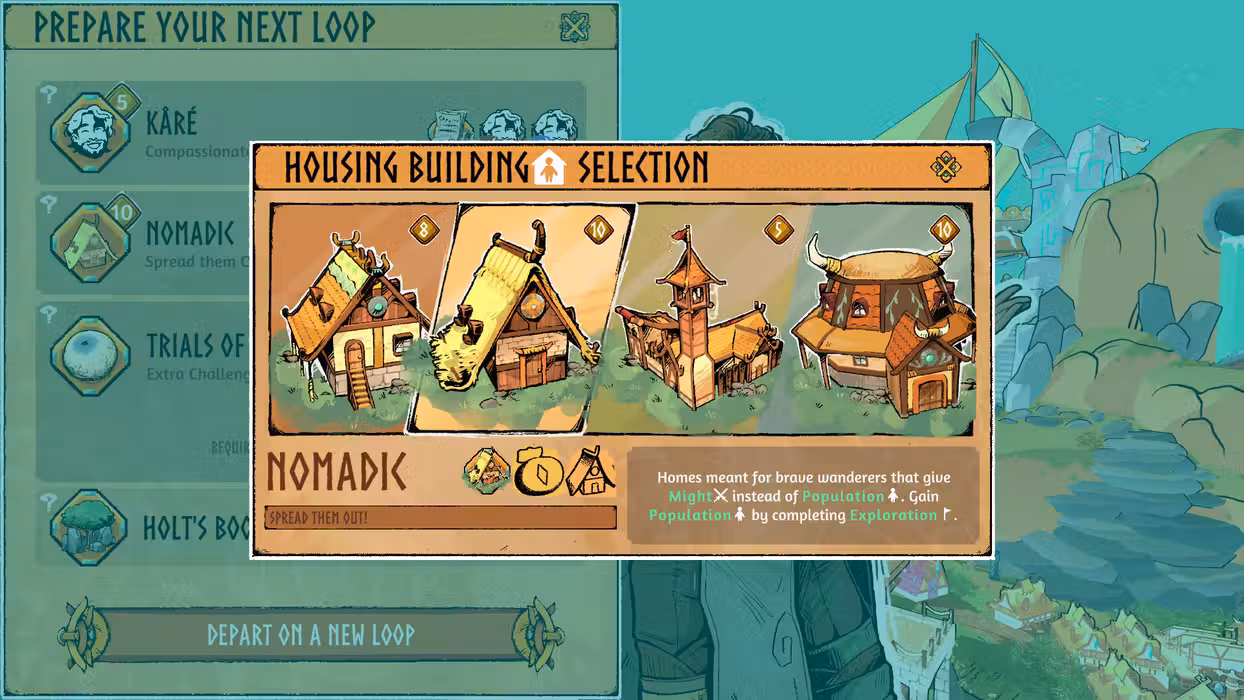Open the Kåré leader portrait entry
The width and height of the screenshot is (1244, 700).
coord(91,133)
